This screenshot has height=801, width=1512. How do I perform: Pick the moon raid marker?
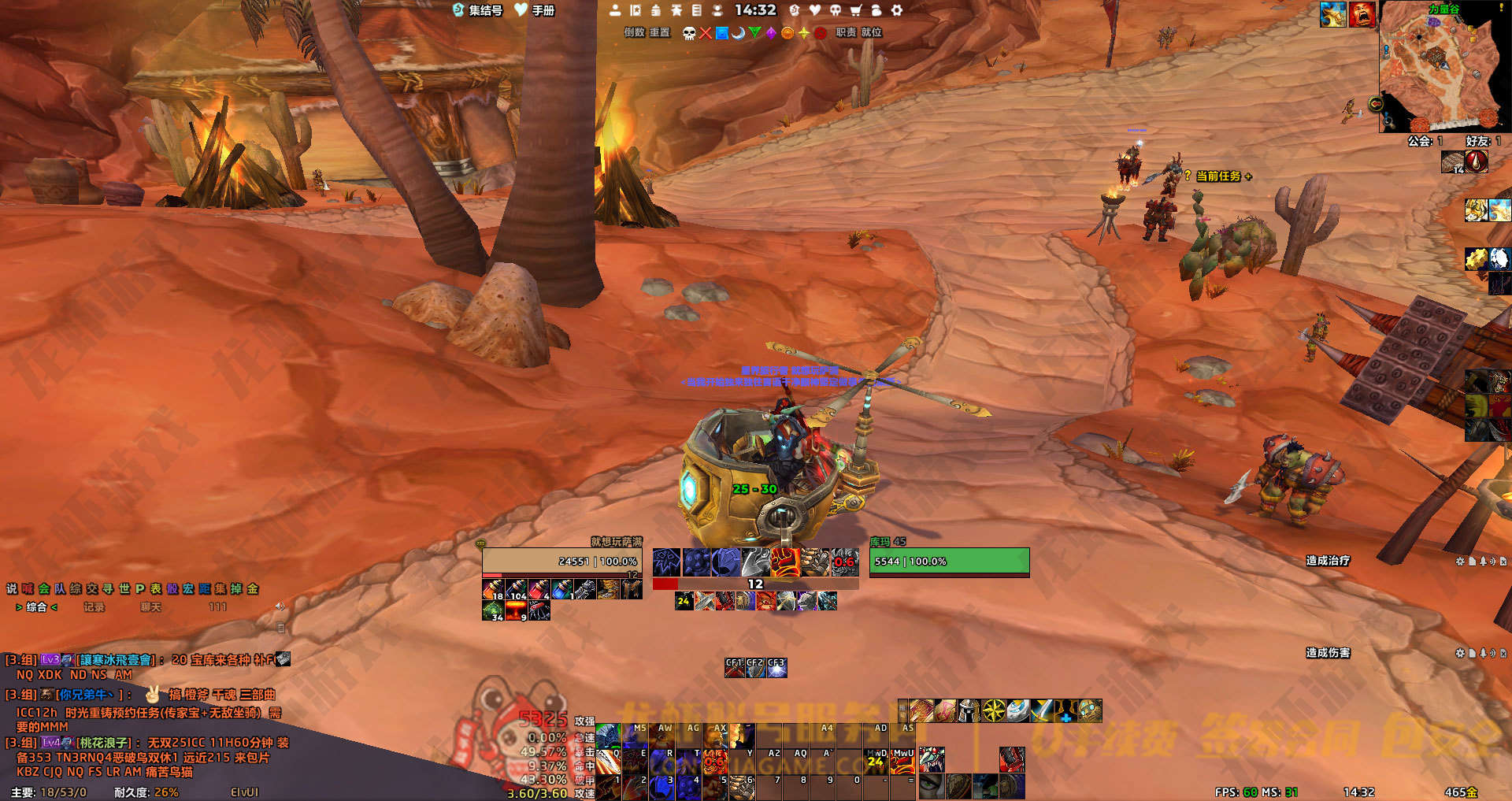[x=738, y=33]
